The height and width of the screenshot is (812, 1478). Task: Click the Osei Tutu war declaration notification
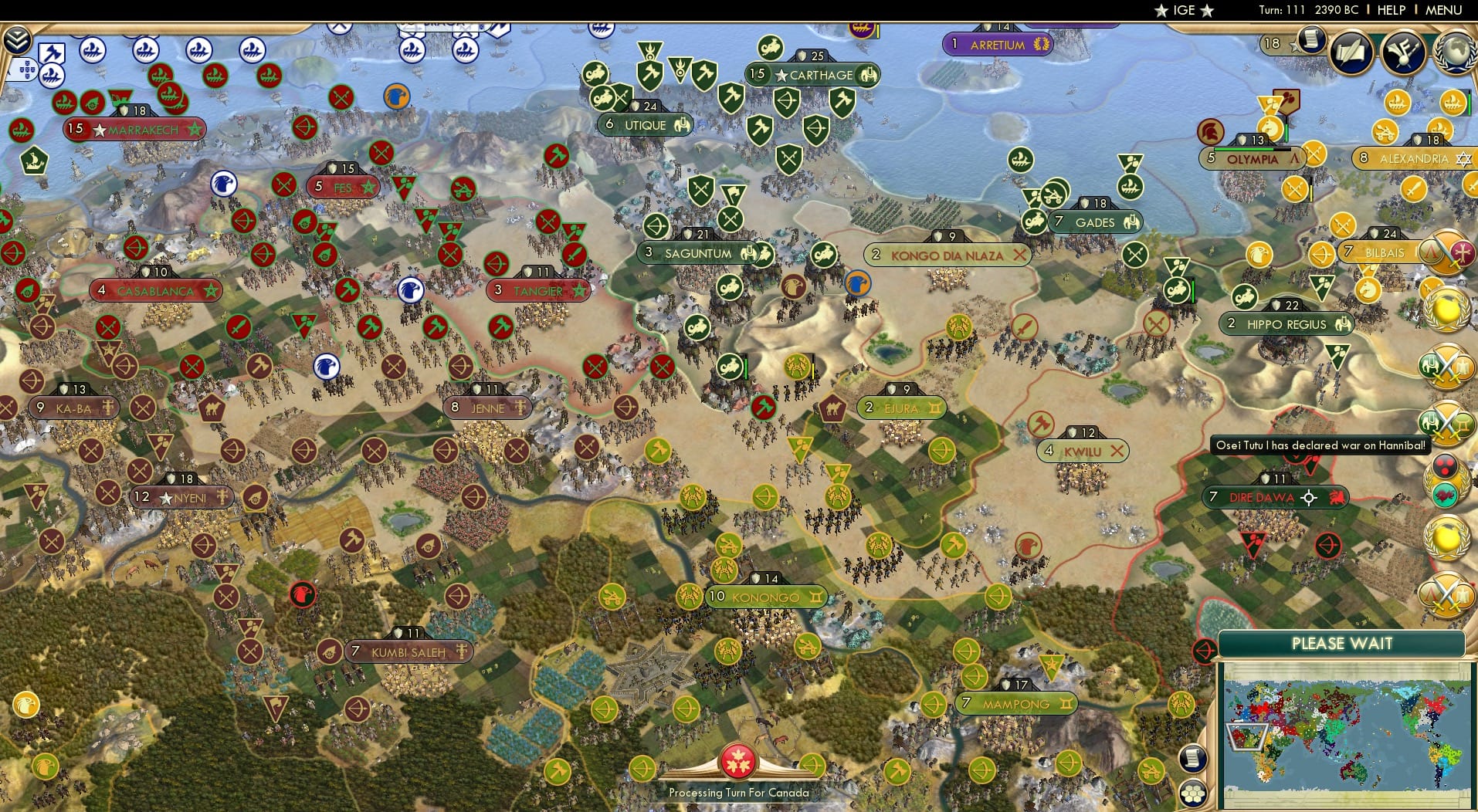1322,445
